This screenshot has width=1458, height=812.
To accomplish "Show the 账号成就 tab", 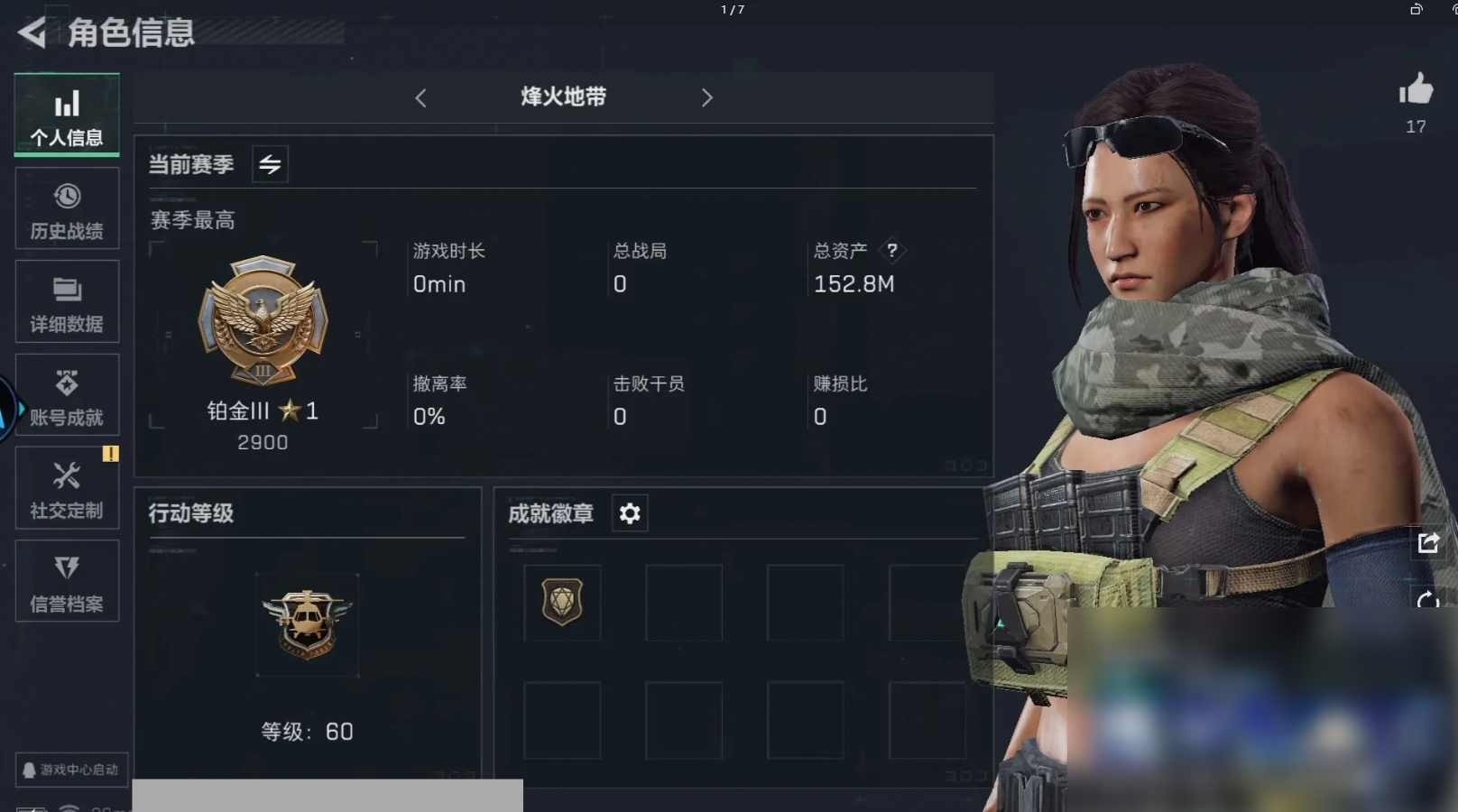I will click(x=67, y=396).
